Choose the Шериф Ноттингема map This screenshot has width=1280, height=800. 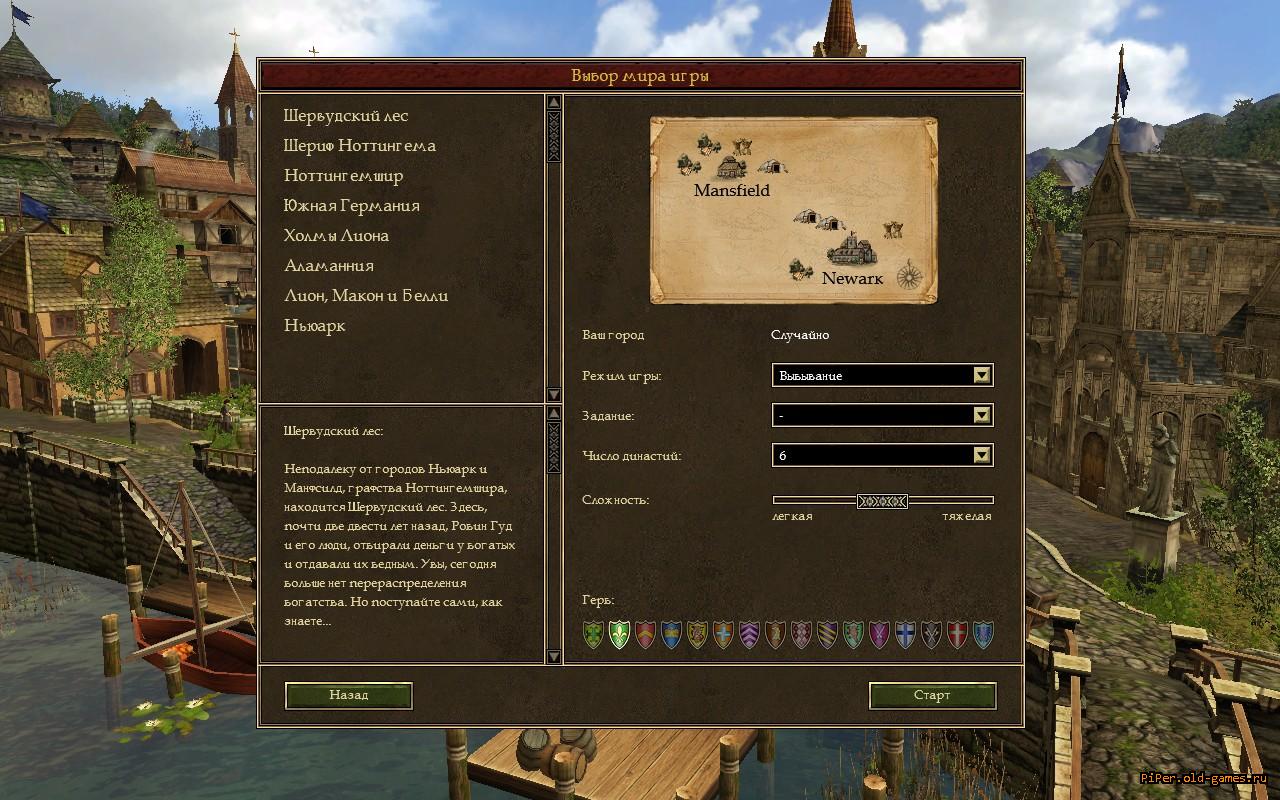pos(359,146)
